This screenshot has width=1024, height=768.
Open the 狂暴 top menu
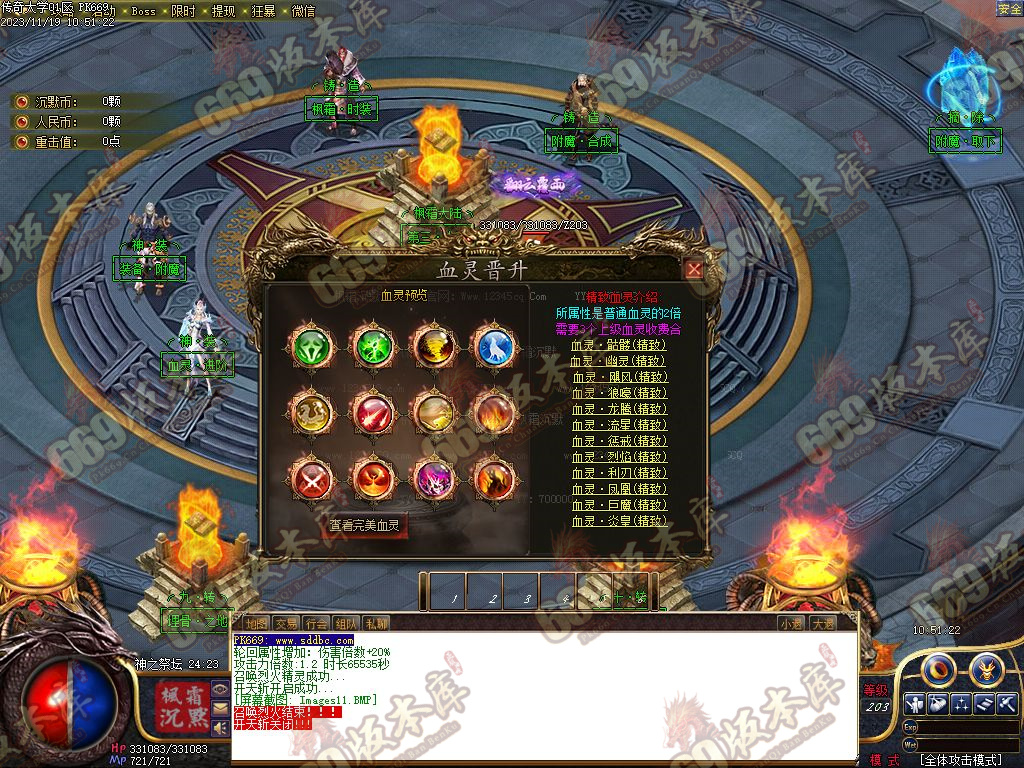coord(264,11)
